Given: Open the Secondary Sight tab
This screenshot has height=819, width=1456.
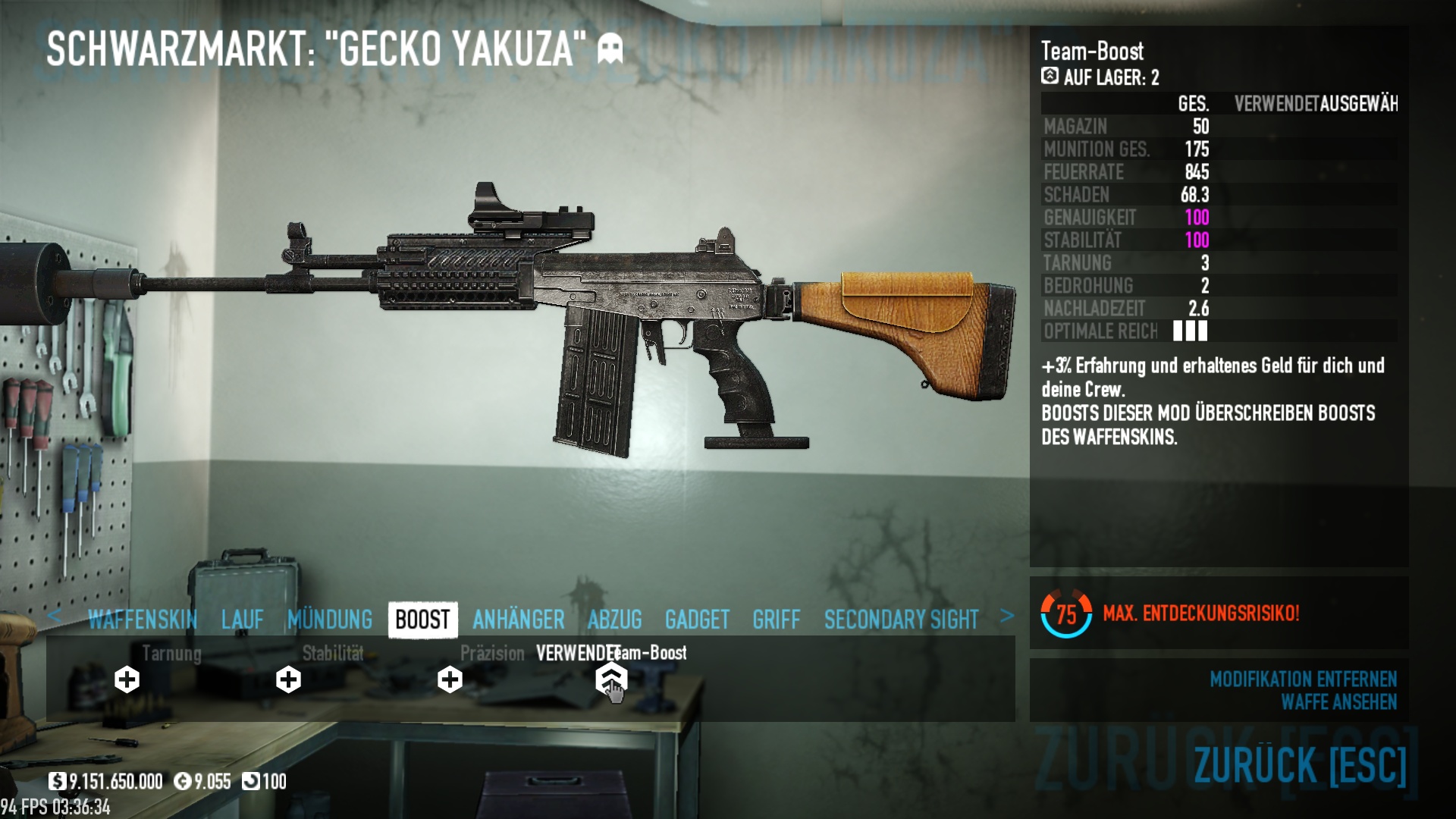Looking at the screenshot, I should coord(901,620).
